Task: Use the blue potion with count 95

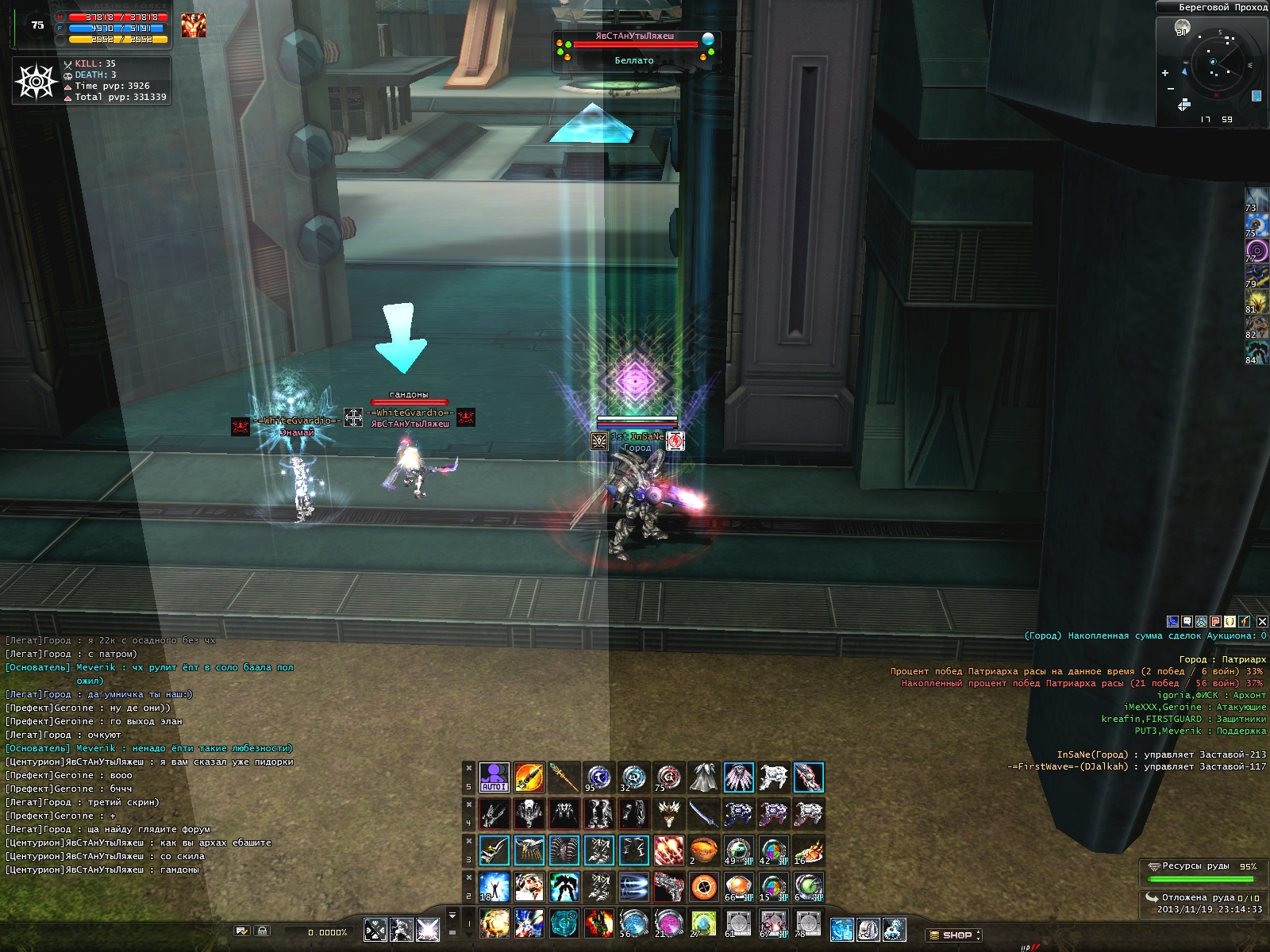Action: click(598, 777)
